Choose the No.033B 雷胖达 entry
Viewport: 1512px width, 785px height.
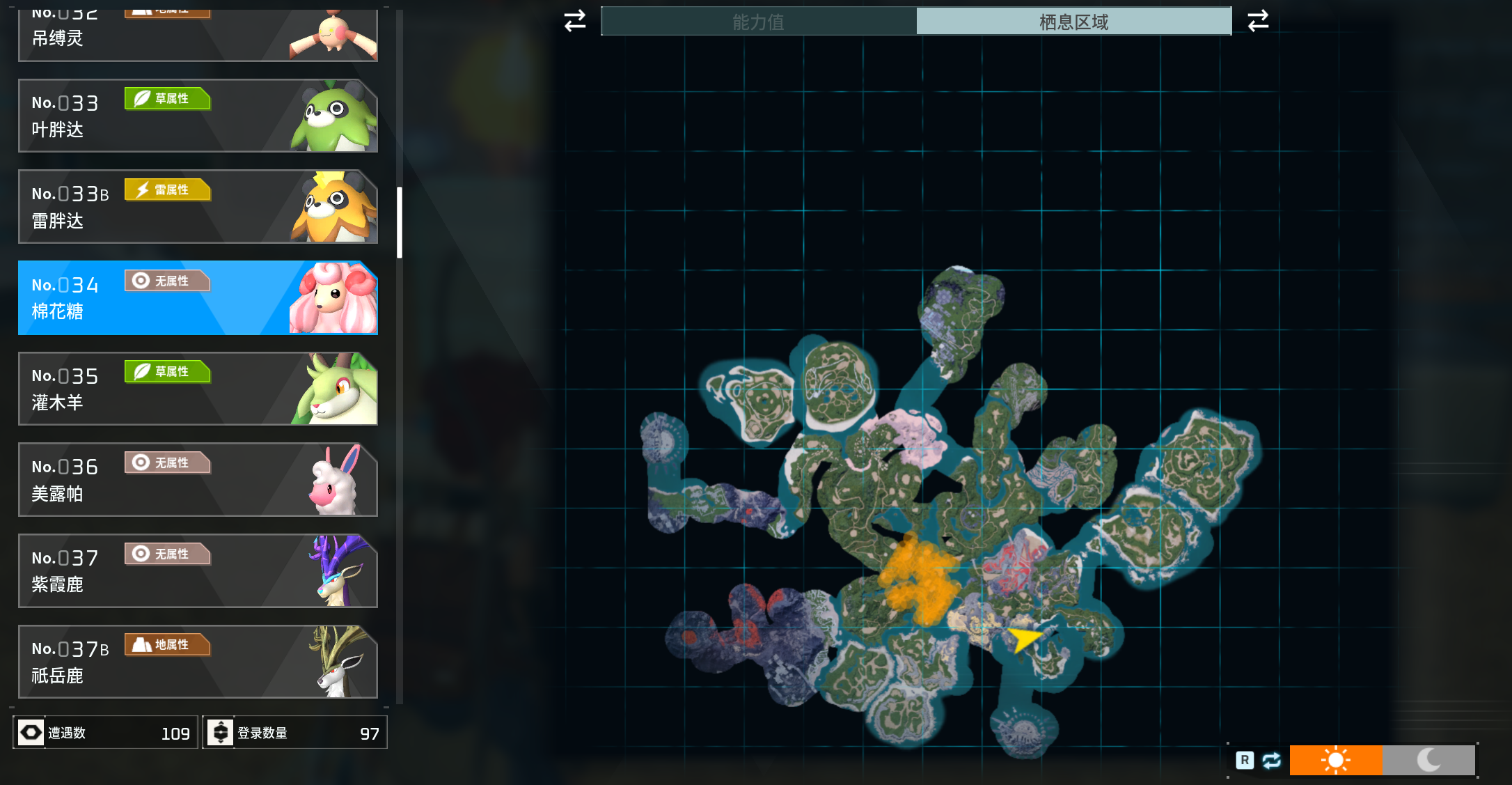coord(198,207)
